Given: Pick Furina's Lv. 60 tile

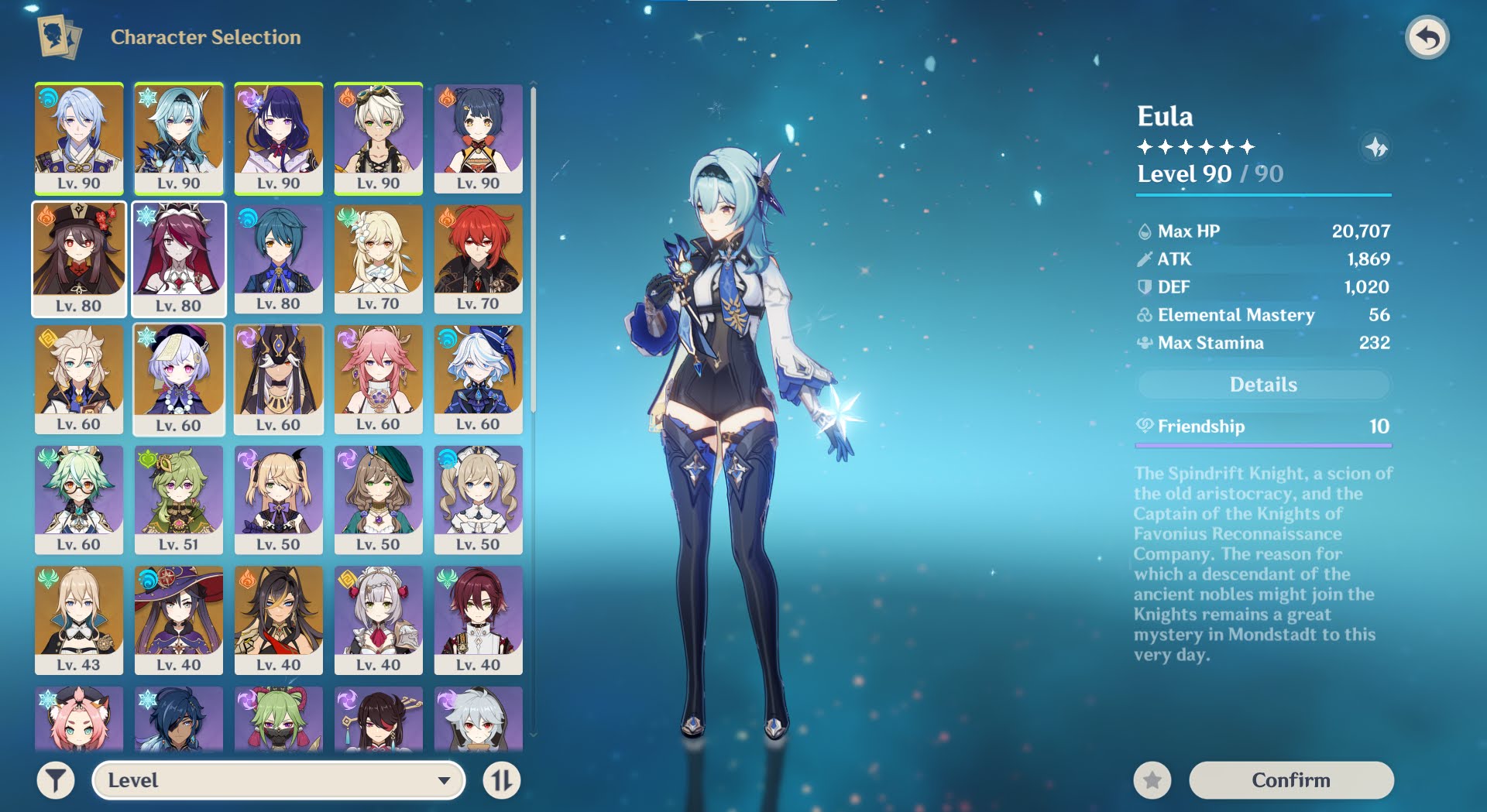Looking at the screenshot, I should [x=479, y=379].
